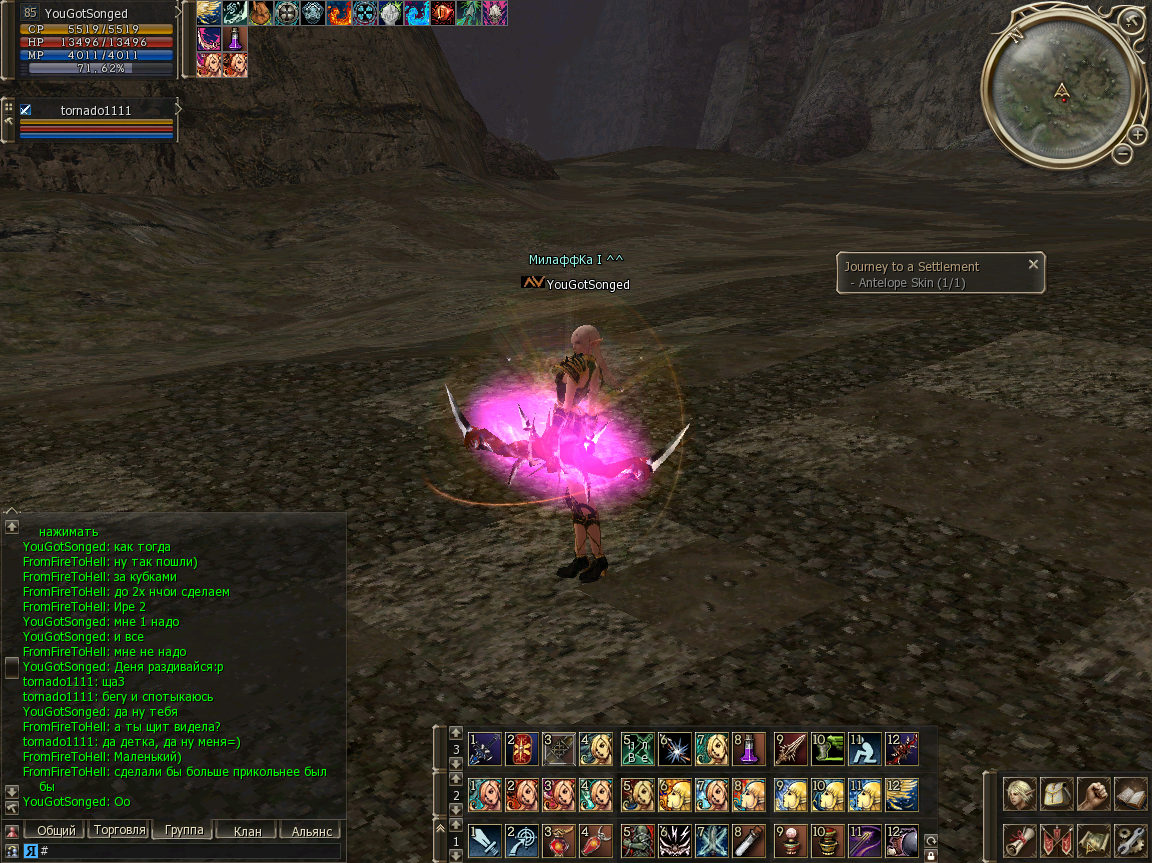The width and height of the screenshot is (1152, 863).
Task: Select party member tornado1111
Action: [95, 110]
